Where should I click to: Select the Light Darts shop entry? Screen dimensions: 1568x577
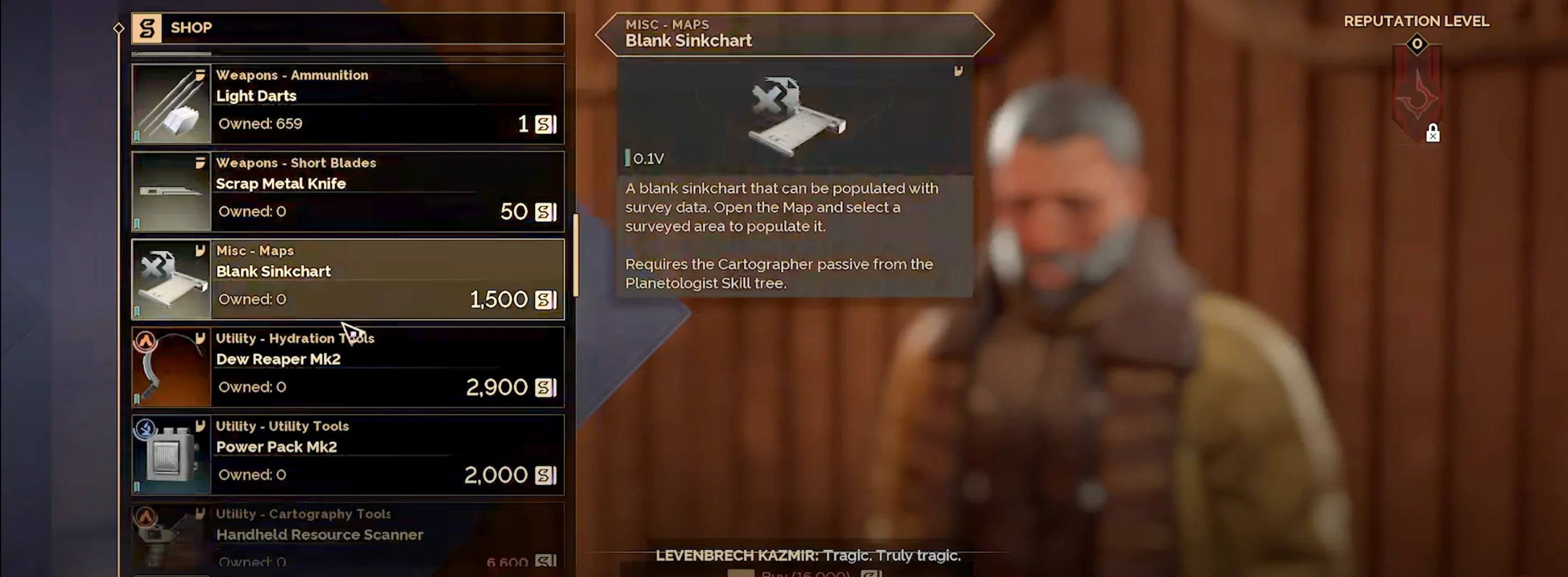[x=347, y=104]
